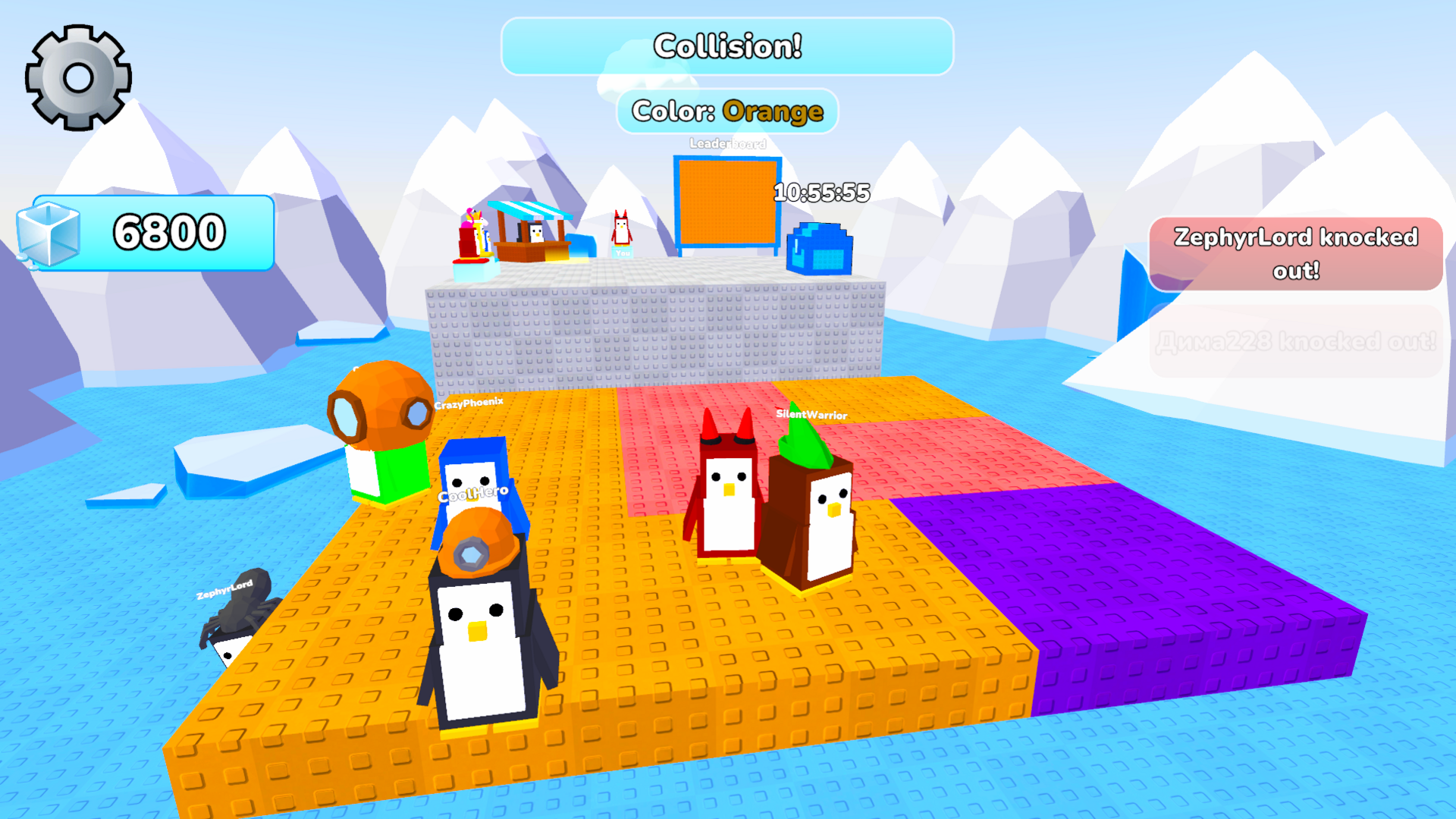
Task: Expand the match timer showing 10:55:55
Action: pyautogui.click(x=821, y=192)
